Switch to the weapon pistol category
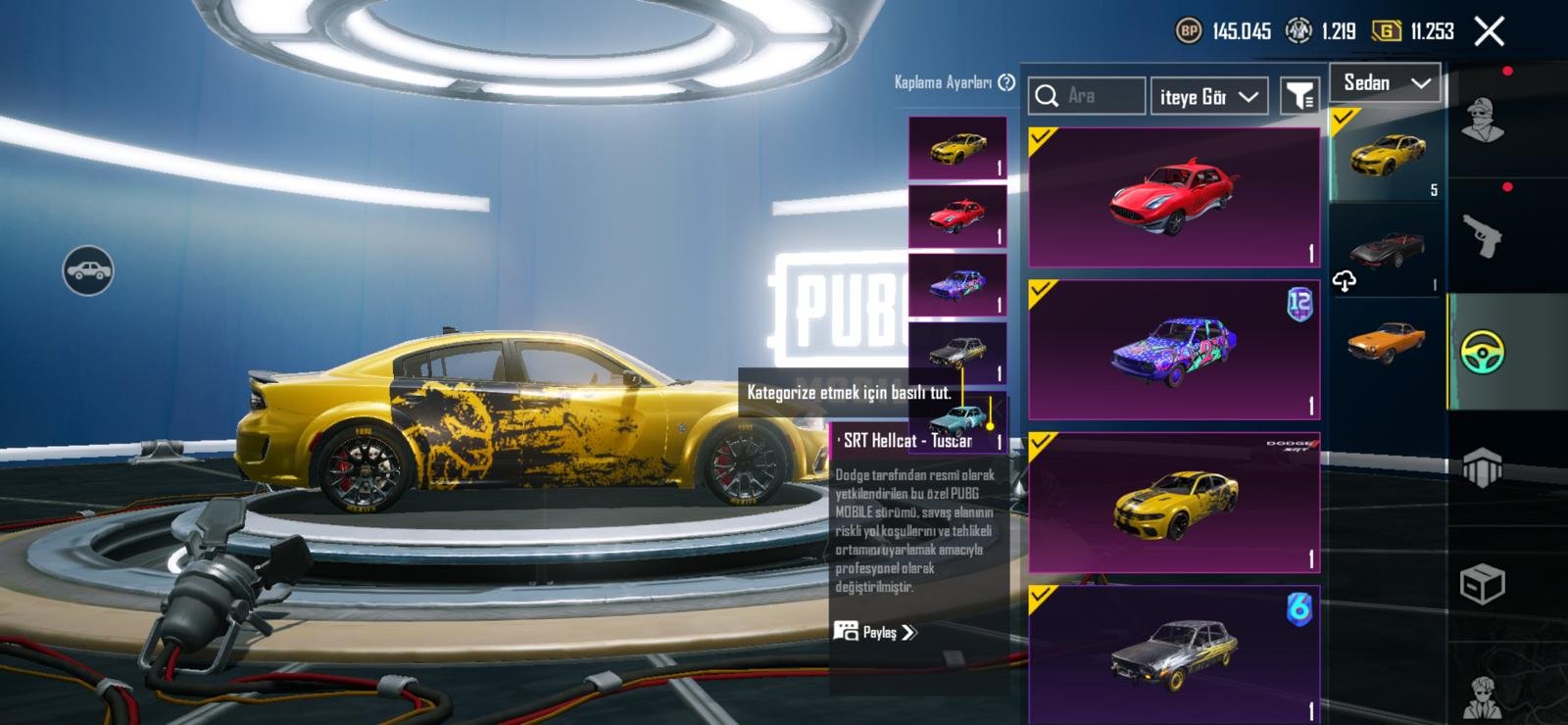Viewport: 1568px width, 725px height. coord(1483,235)
